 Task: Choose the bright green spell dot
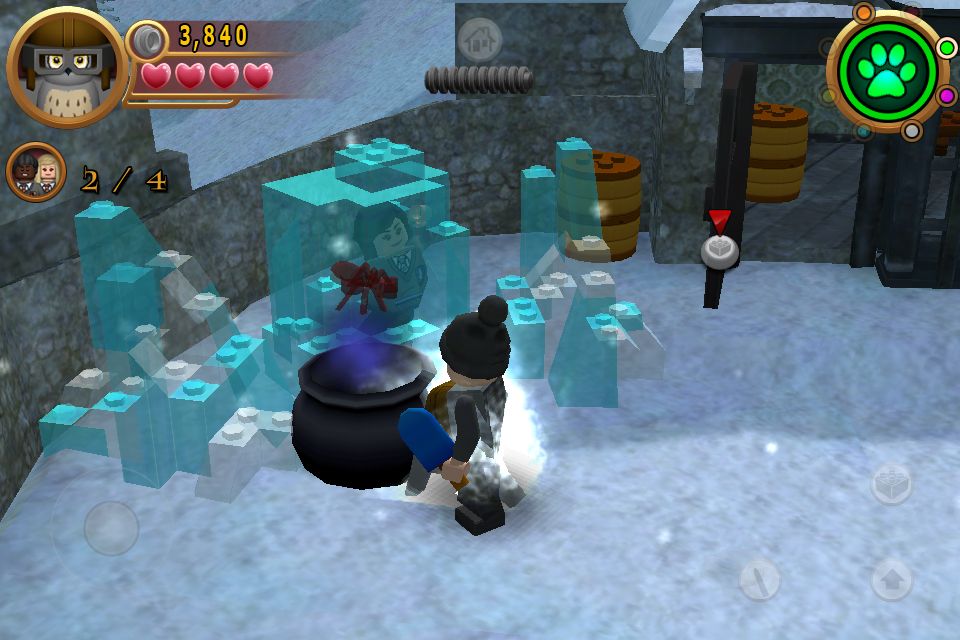(945, 47)
